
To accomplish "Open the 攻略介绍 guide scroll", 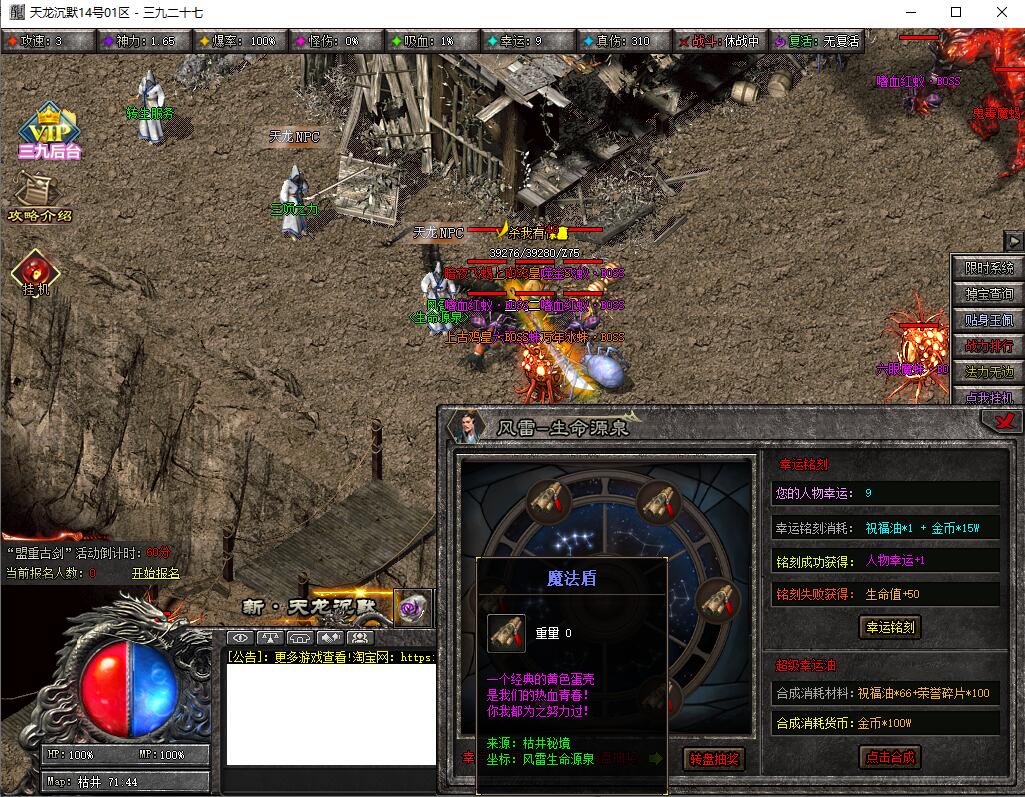I will coord(39,197).
